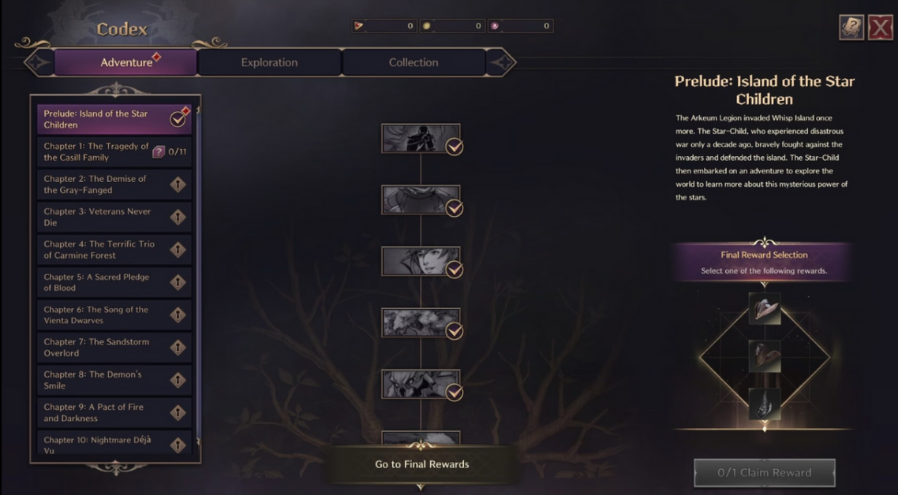This screenshot has width=900, height=495.
Task: Click the Claim Reward button
Action: (764, 472)
